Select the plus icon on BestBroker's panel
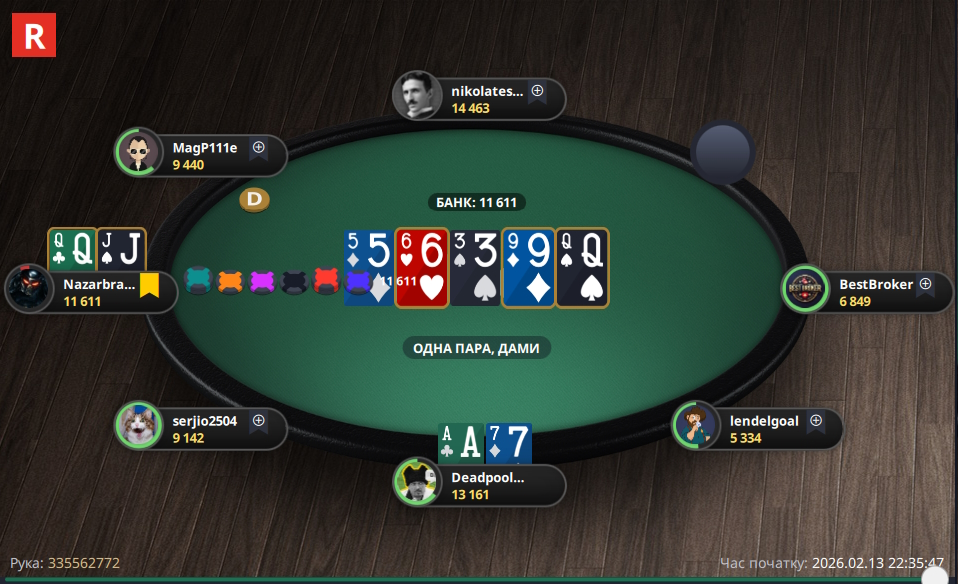This screenshot has width=958, height=584. coord(925,284)
